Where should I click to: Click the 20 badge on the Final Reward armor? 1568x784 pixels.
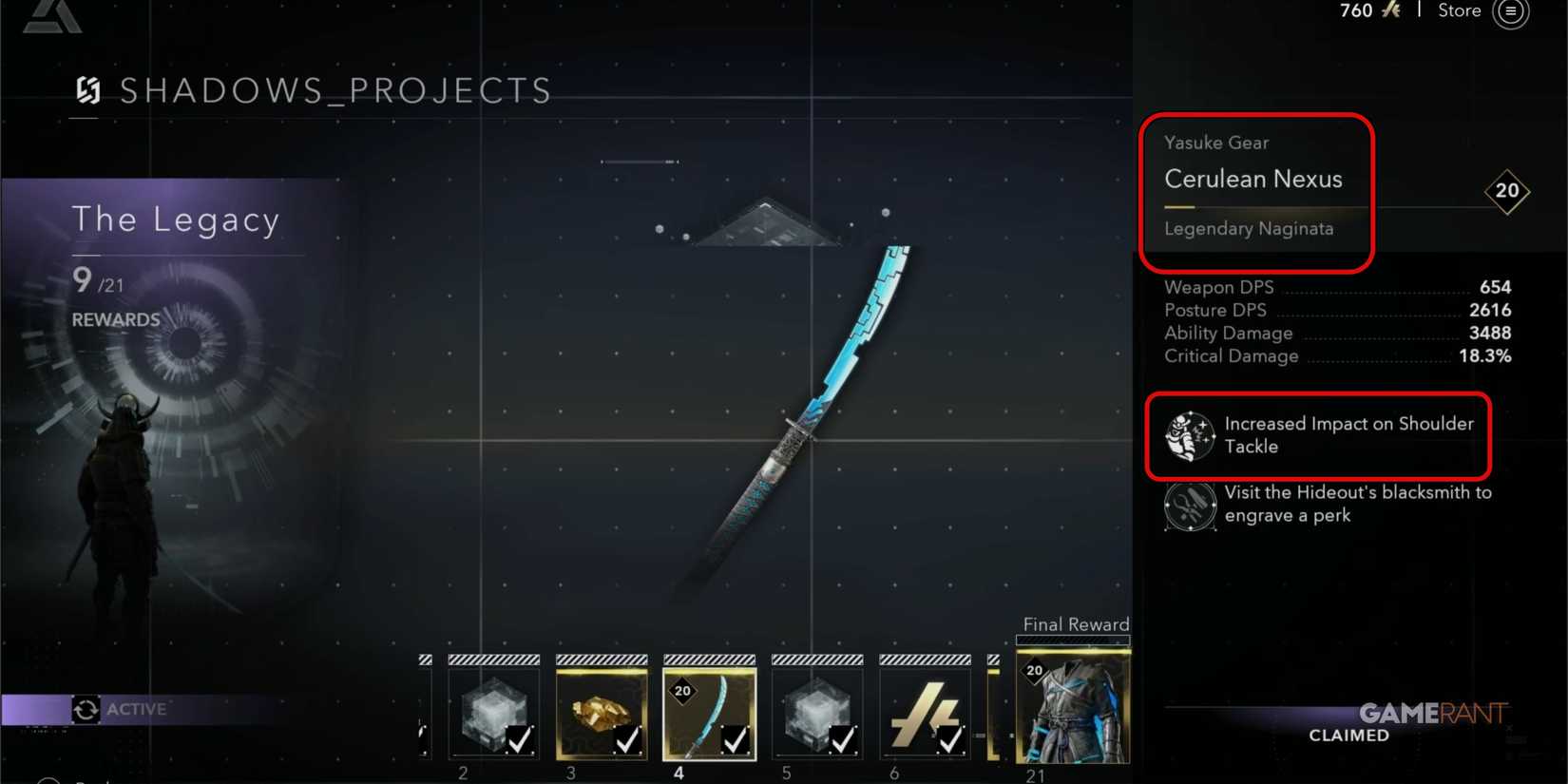[1033, 670]
